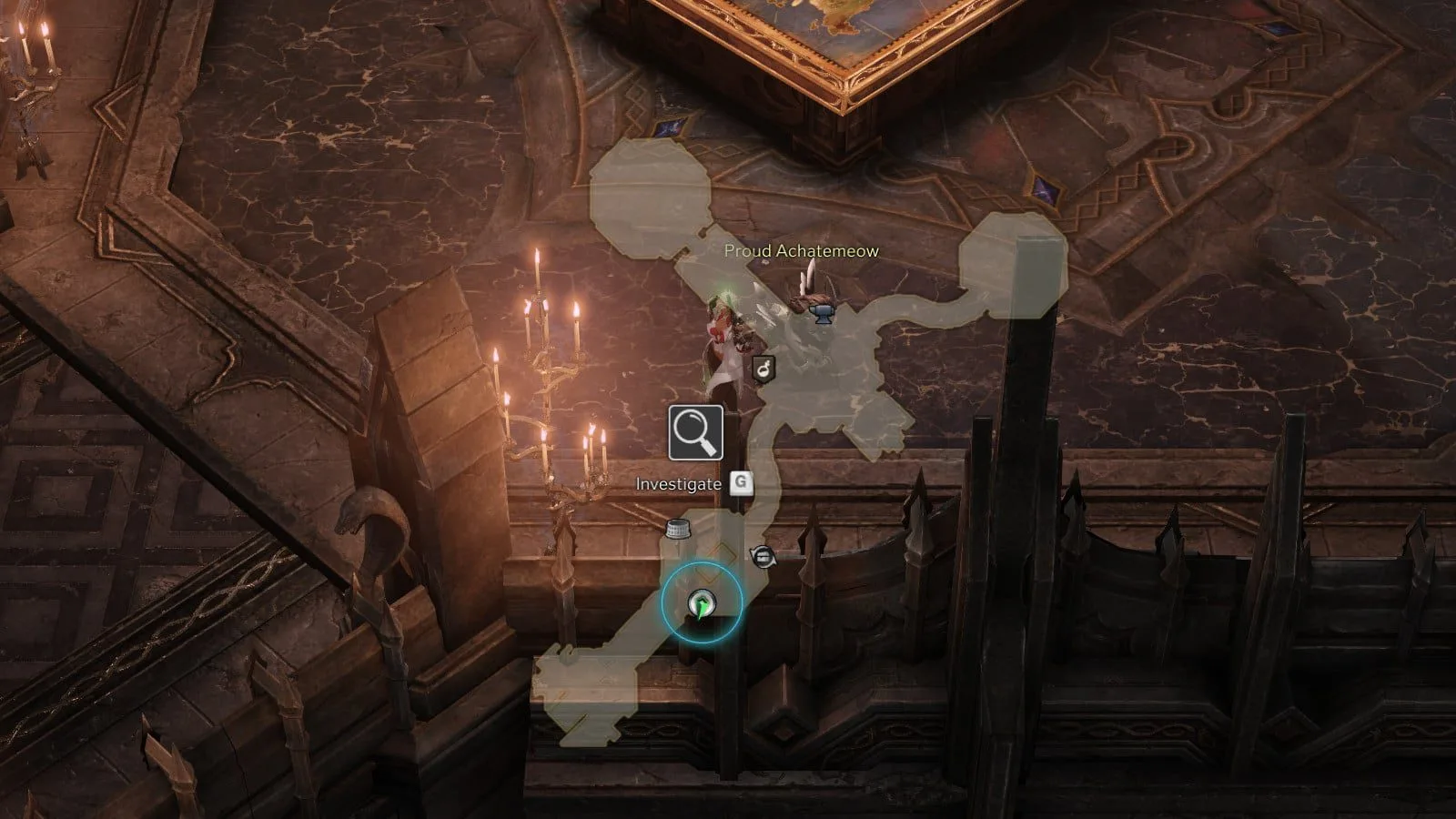Click the colosseum-shaped map marker
This screenshot has height=819, width=1456.
tap(675, 528)
